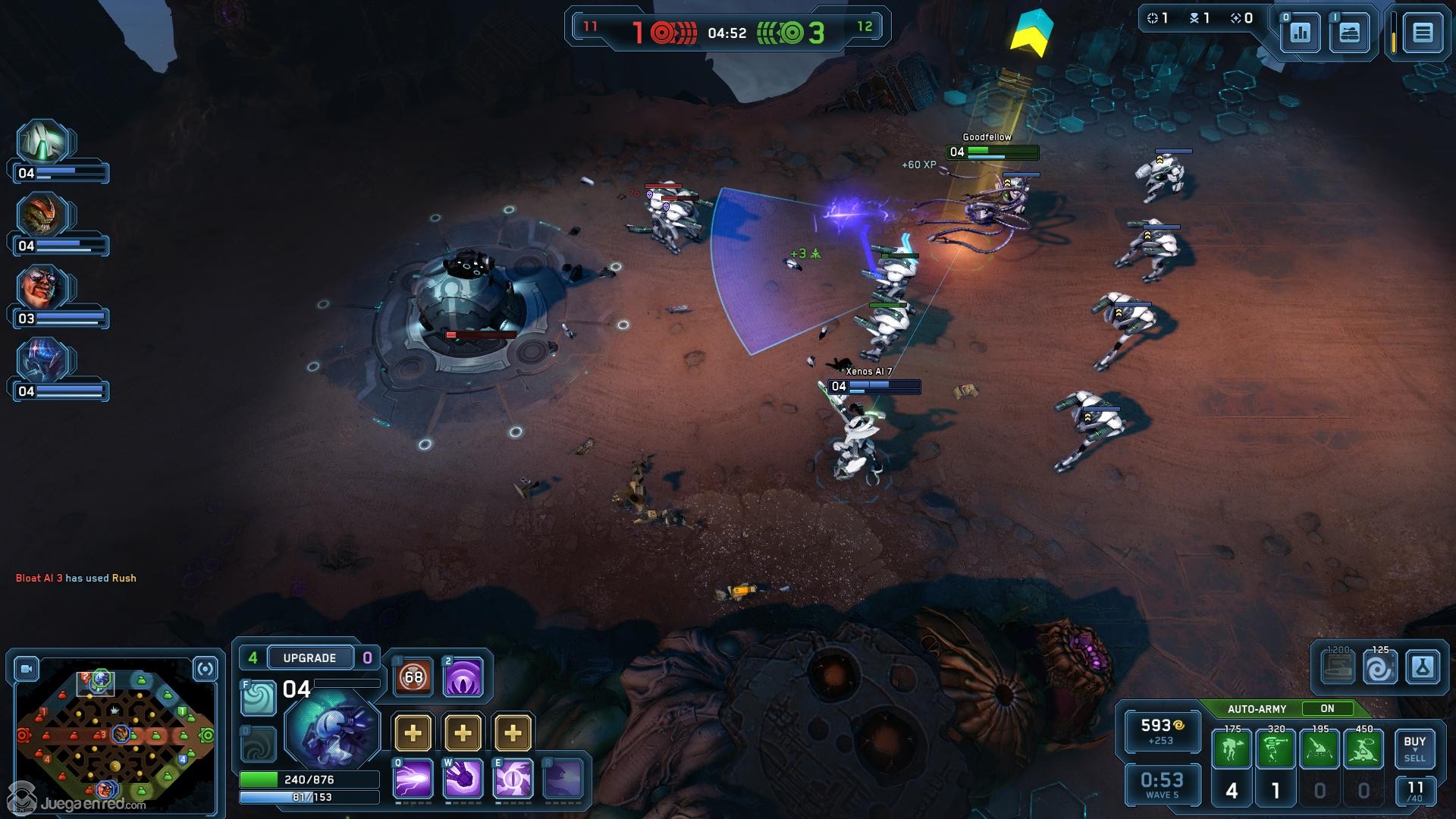Buy the 450-cost heavy unit

point(1363,749)
